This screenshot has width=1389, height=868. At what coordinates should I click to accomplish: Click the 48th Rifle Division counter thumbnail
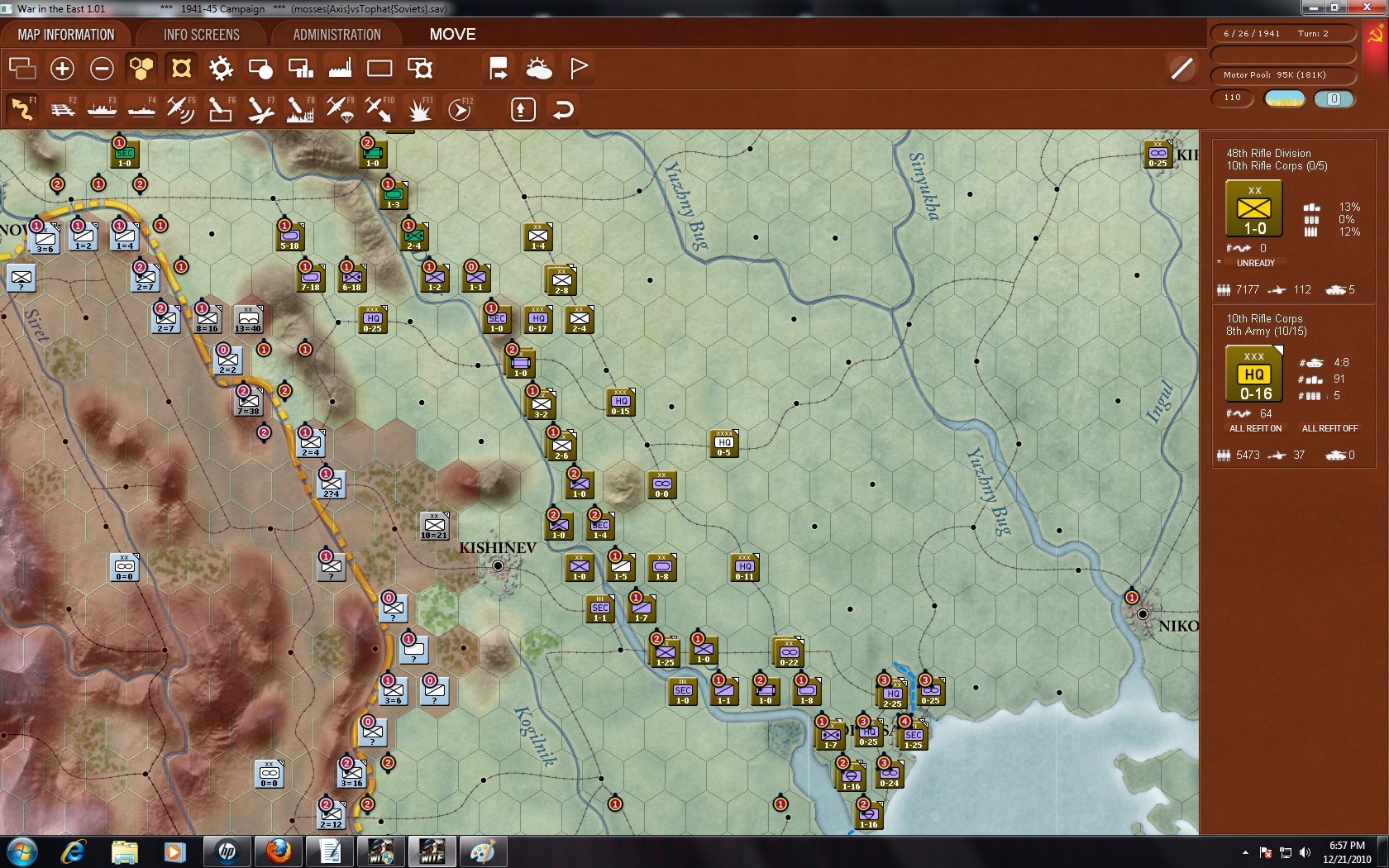[x=1255, y=208]
